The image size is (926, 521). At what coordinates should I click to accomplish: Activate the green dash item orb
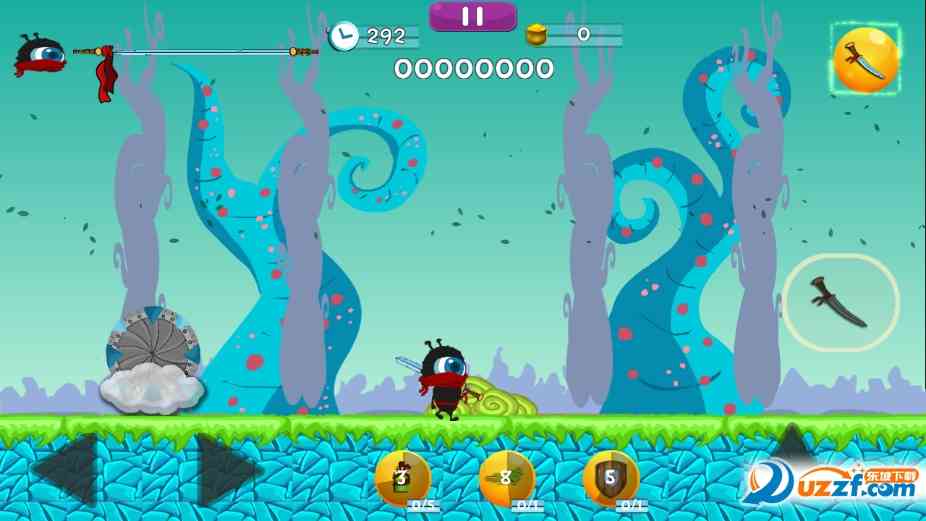click(507, 478)
